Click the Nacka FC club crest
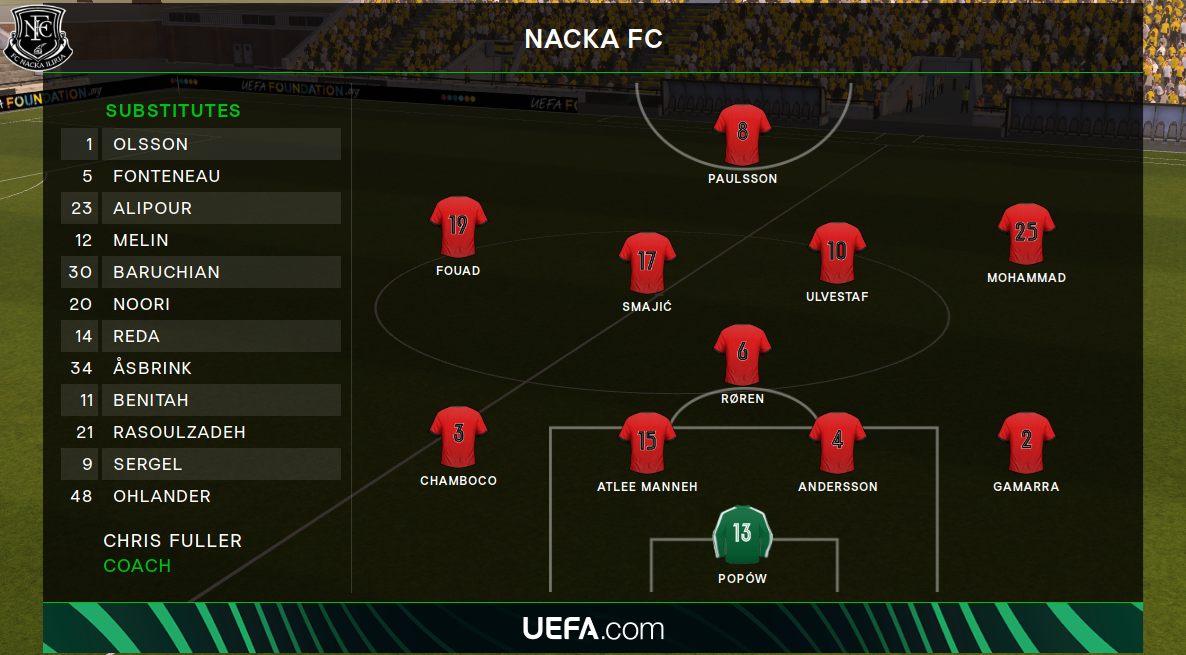 (36, 37)
